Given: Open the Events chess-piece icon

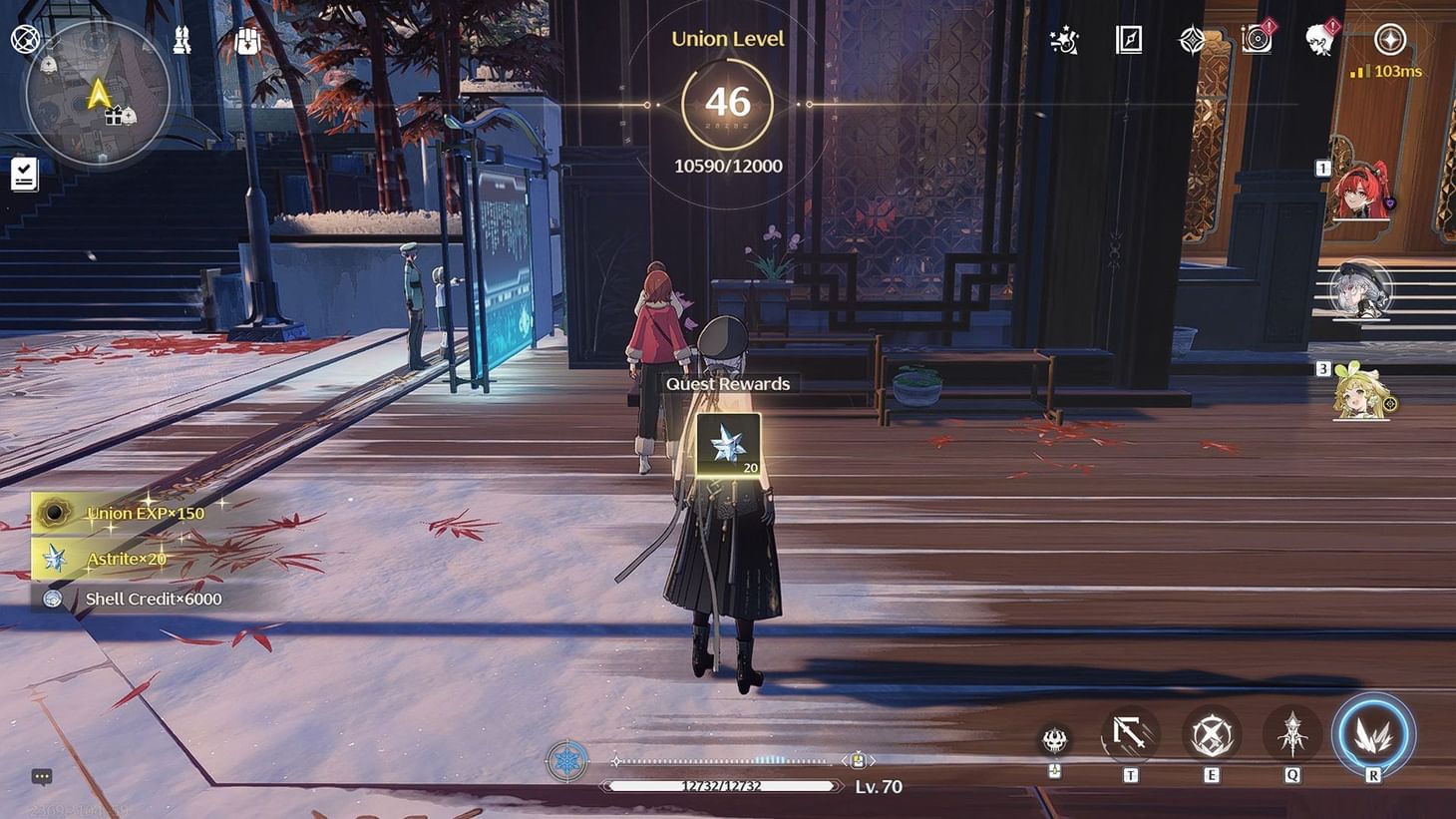Looking at the screenshot, I should click(182, 40).
